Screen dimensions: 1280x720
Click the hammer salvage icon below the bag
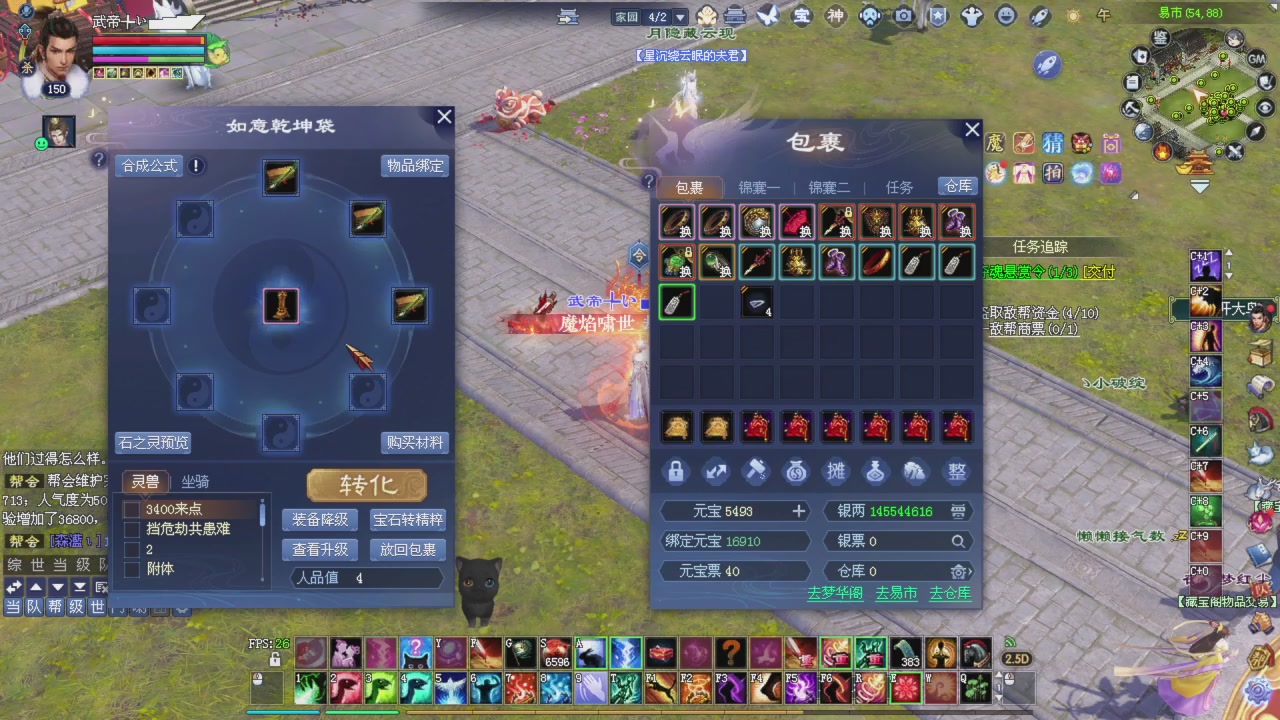pyautogui.click(x=756, y=472)
